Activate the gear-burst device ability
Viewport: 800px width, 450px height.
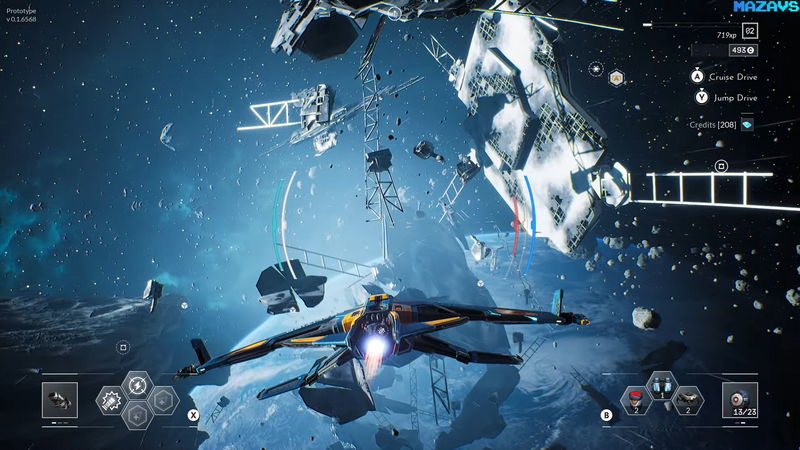coord(111,401)
